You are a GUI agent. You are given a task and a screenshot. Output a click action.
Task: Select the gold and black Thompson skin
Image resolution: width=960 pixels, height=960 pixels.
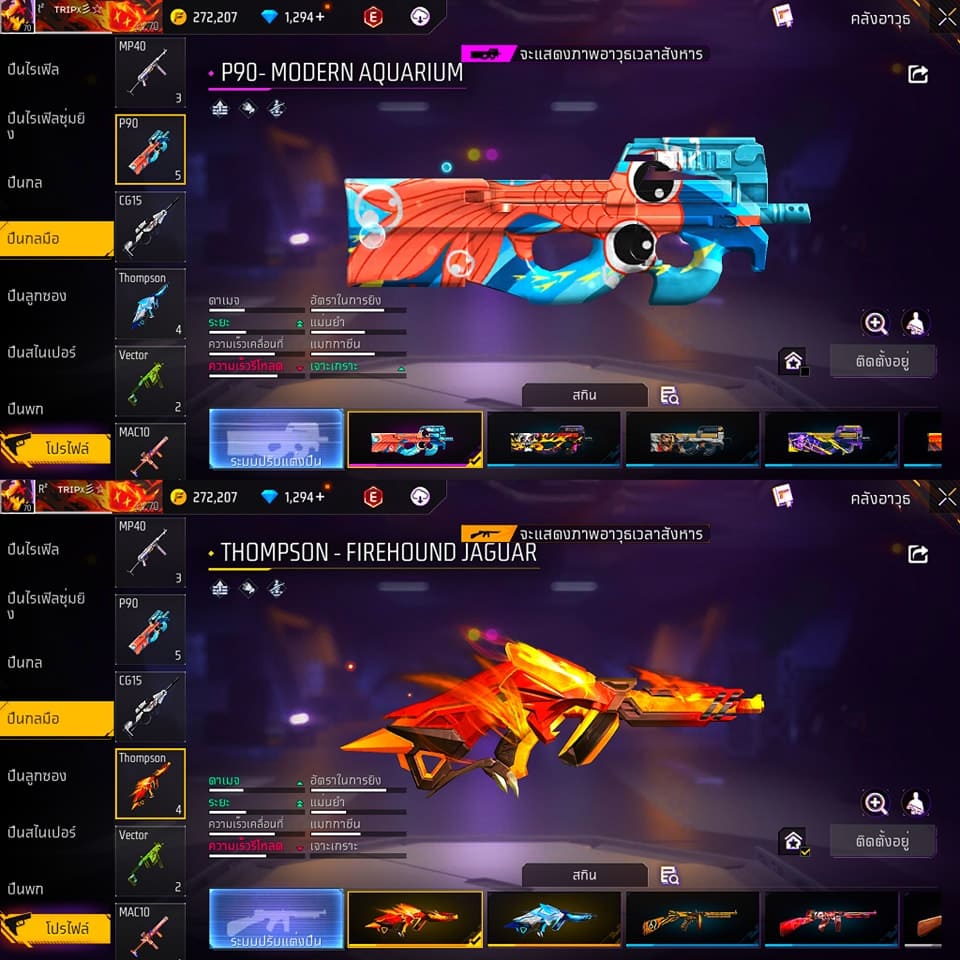point(692,919)
